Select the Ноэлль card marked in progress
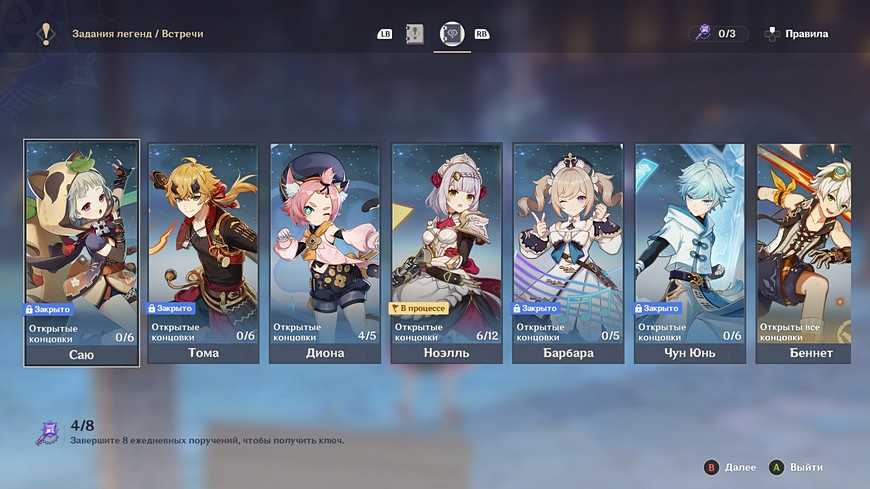 click(446, 253)
